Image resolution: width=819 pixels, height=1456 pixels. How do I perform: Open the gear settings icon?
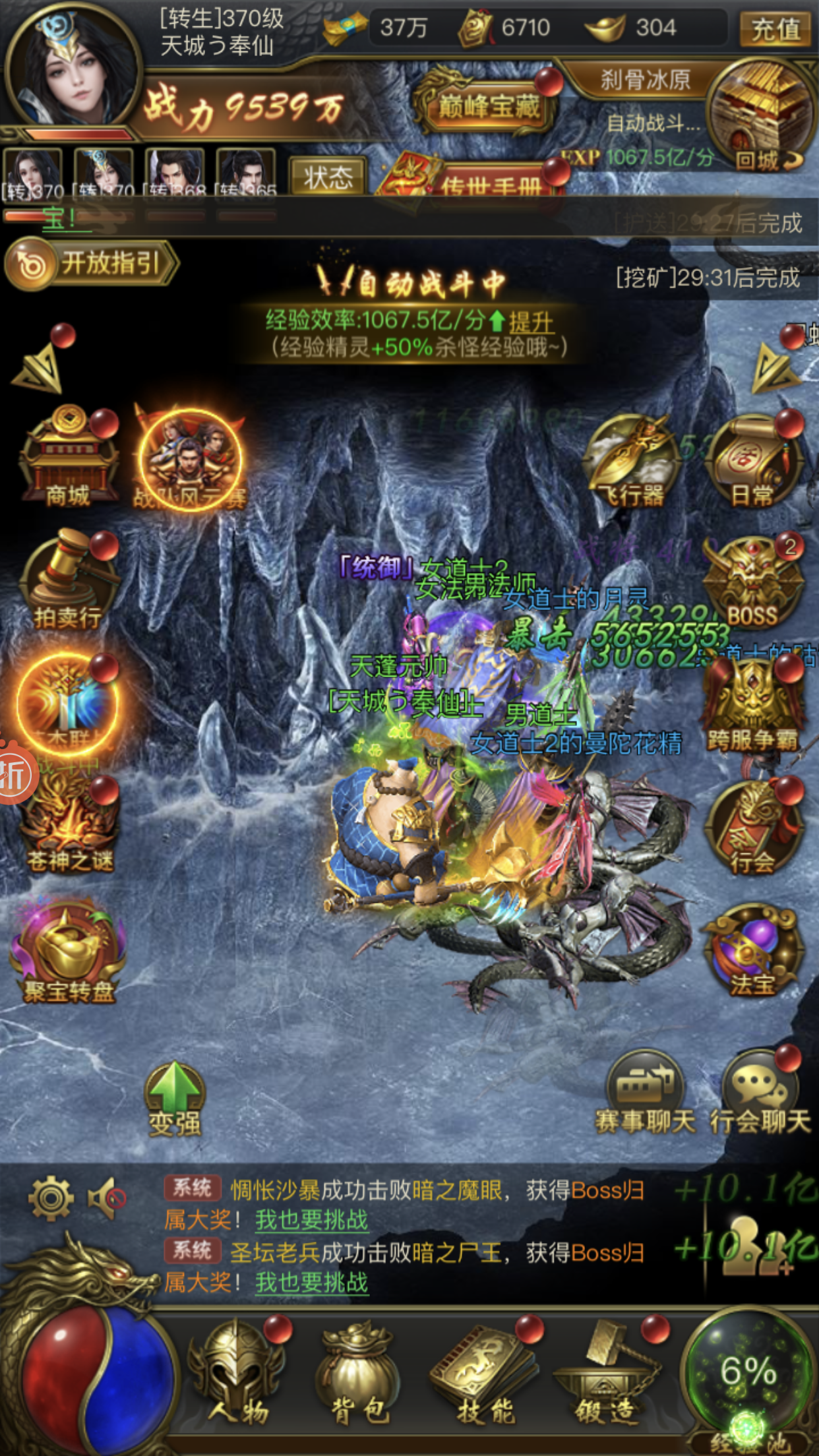(51, 1197)
